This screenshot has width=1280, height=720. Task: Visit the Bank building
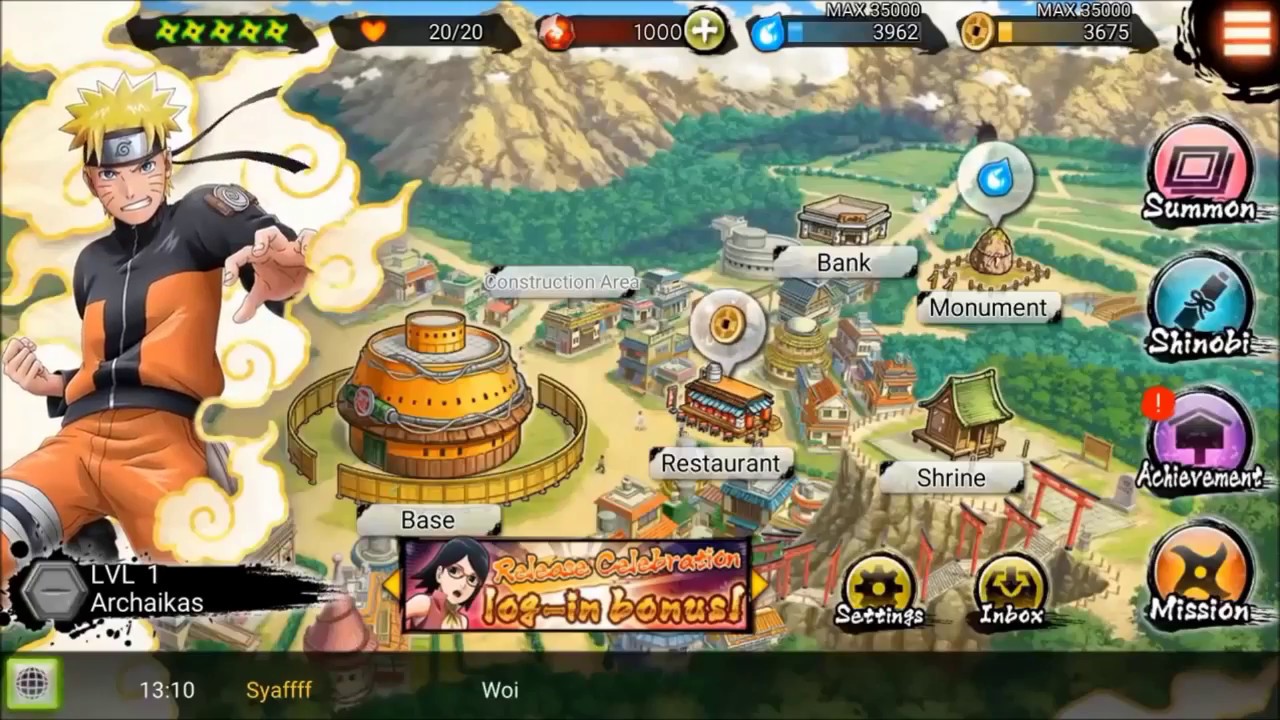[x=843, y=225]
